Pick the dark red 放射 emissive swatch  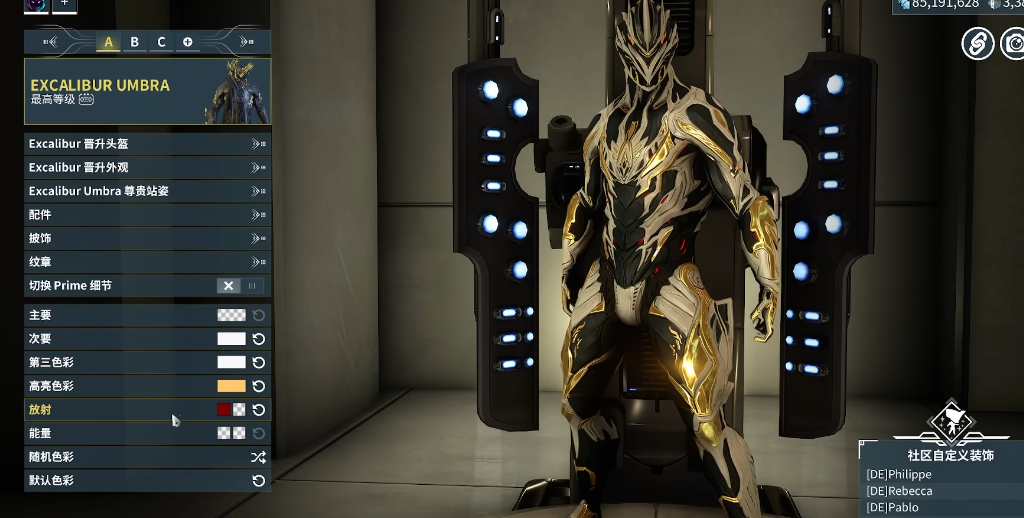click(224, 410)
